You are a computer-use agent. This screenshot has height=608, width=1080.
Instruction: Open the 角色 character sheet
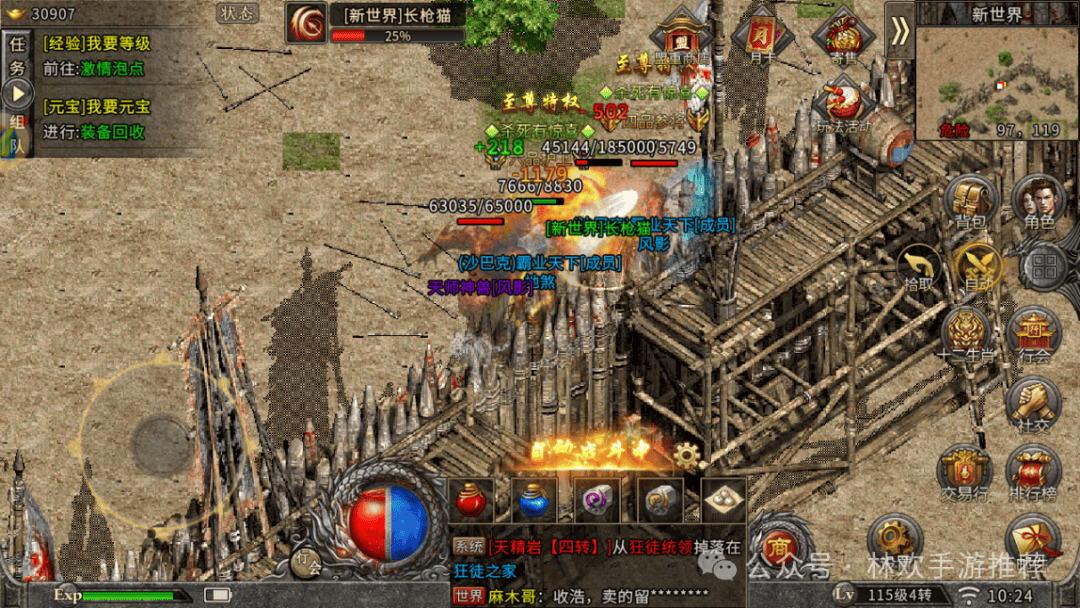coord(1039,202)
